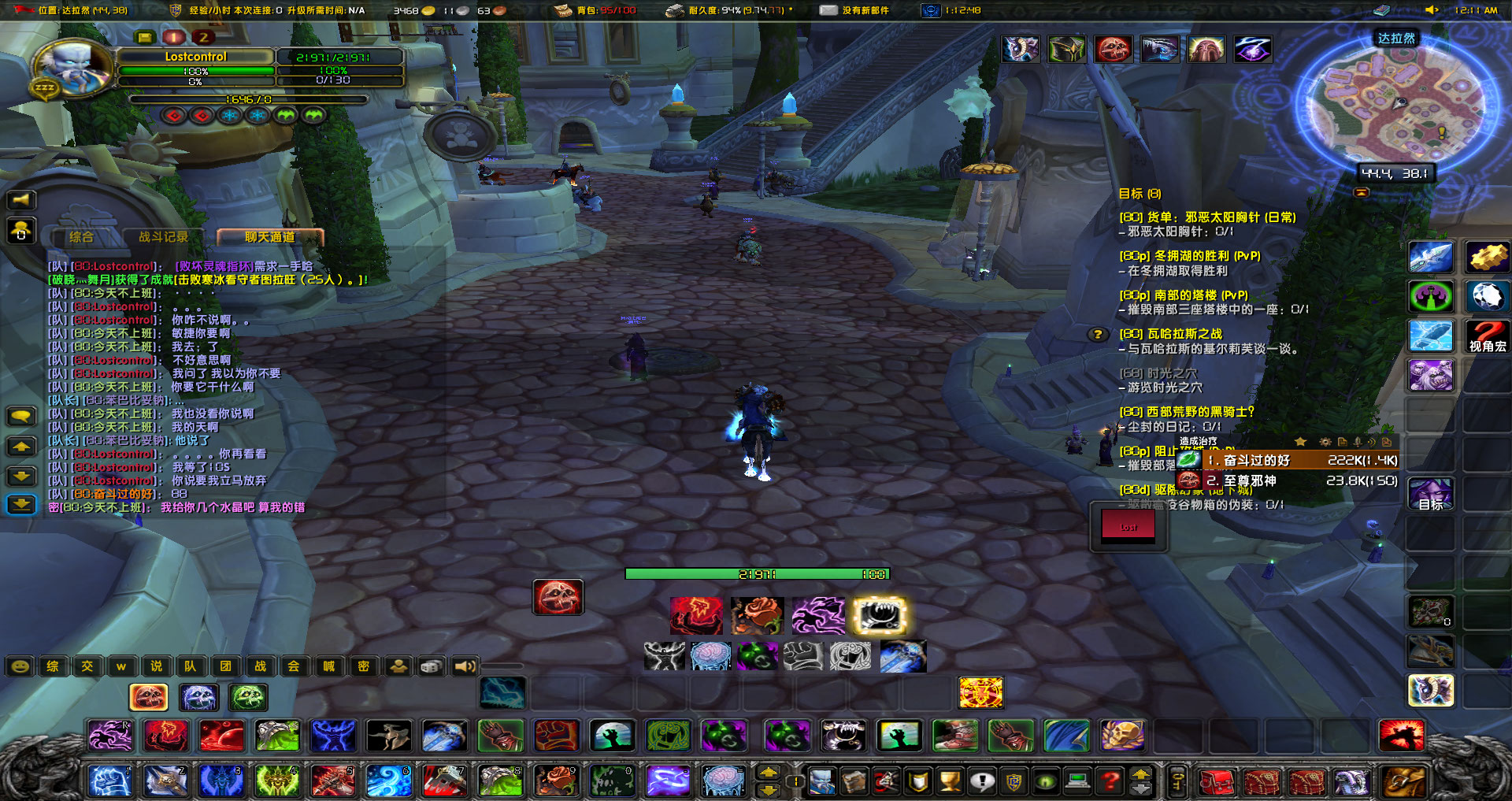Viewport: 1512px width, 801px height.
Task: Click the dungeon finder clock icon on the top bar
Action: (x=932, y=10)
